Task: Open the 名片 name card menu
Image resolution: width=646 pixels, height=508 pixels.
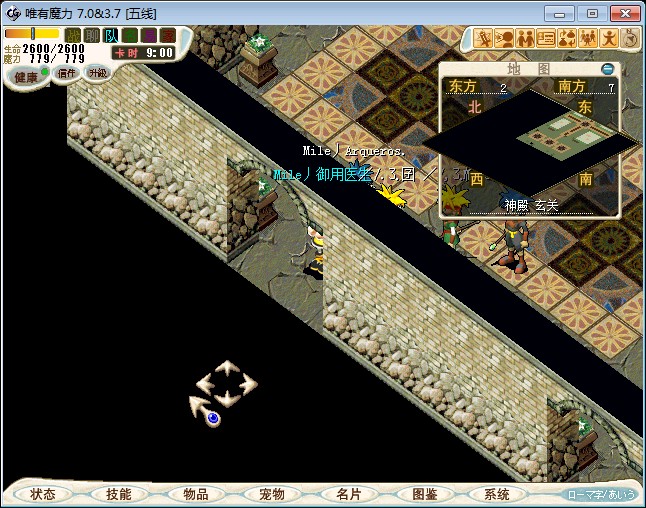Action: 348,494
